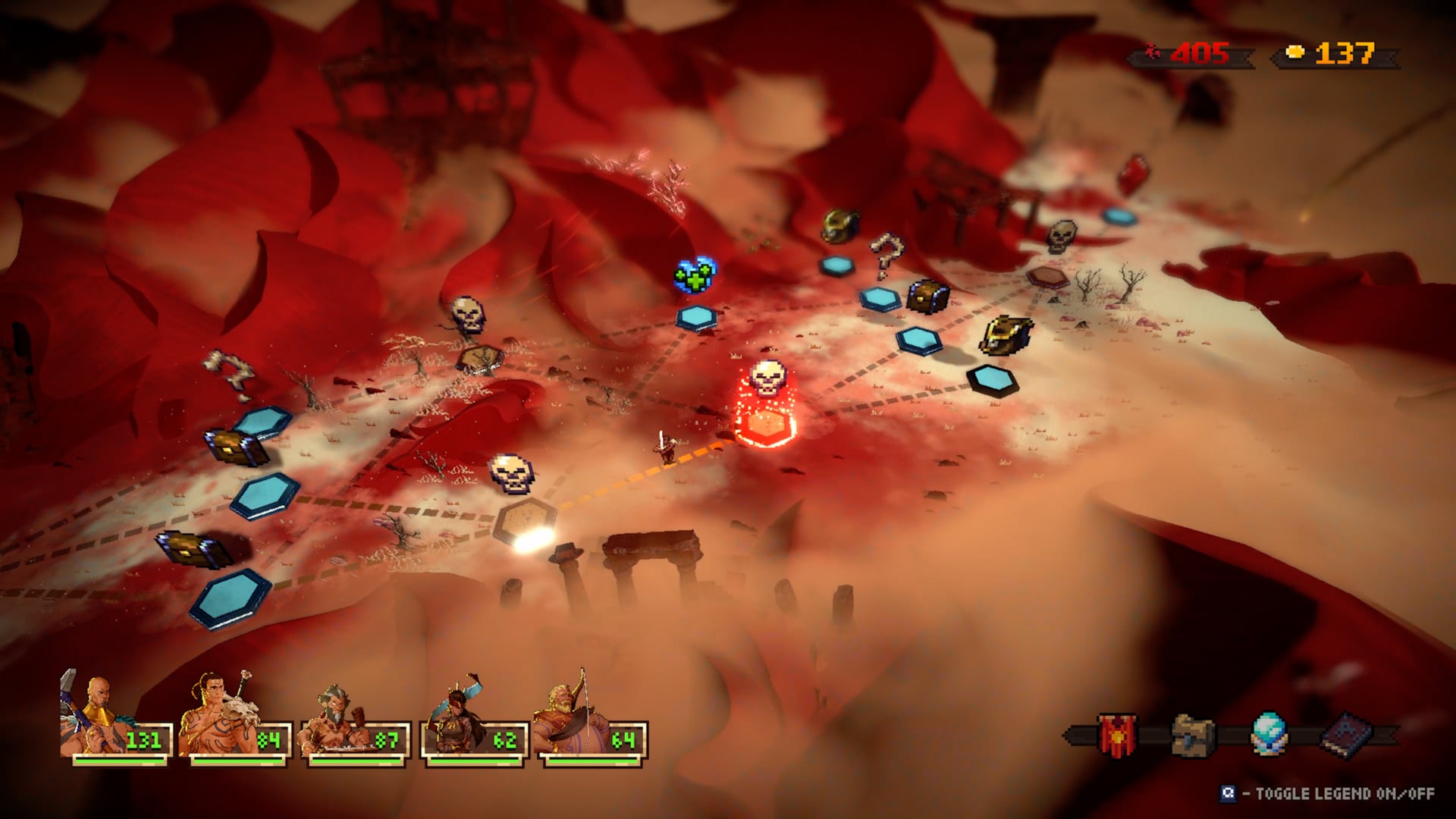Choose the green healing cross map node
Viewport: 1456px width, 819px height.
point(695,276)
